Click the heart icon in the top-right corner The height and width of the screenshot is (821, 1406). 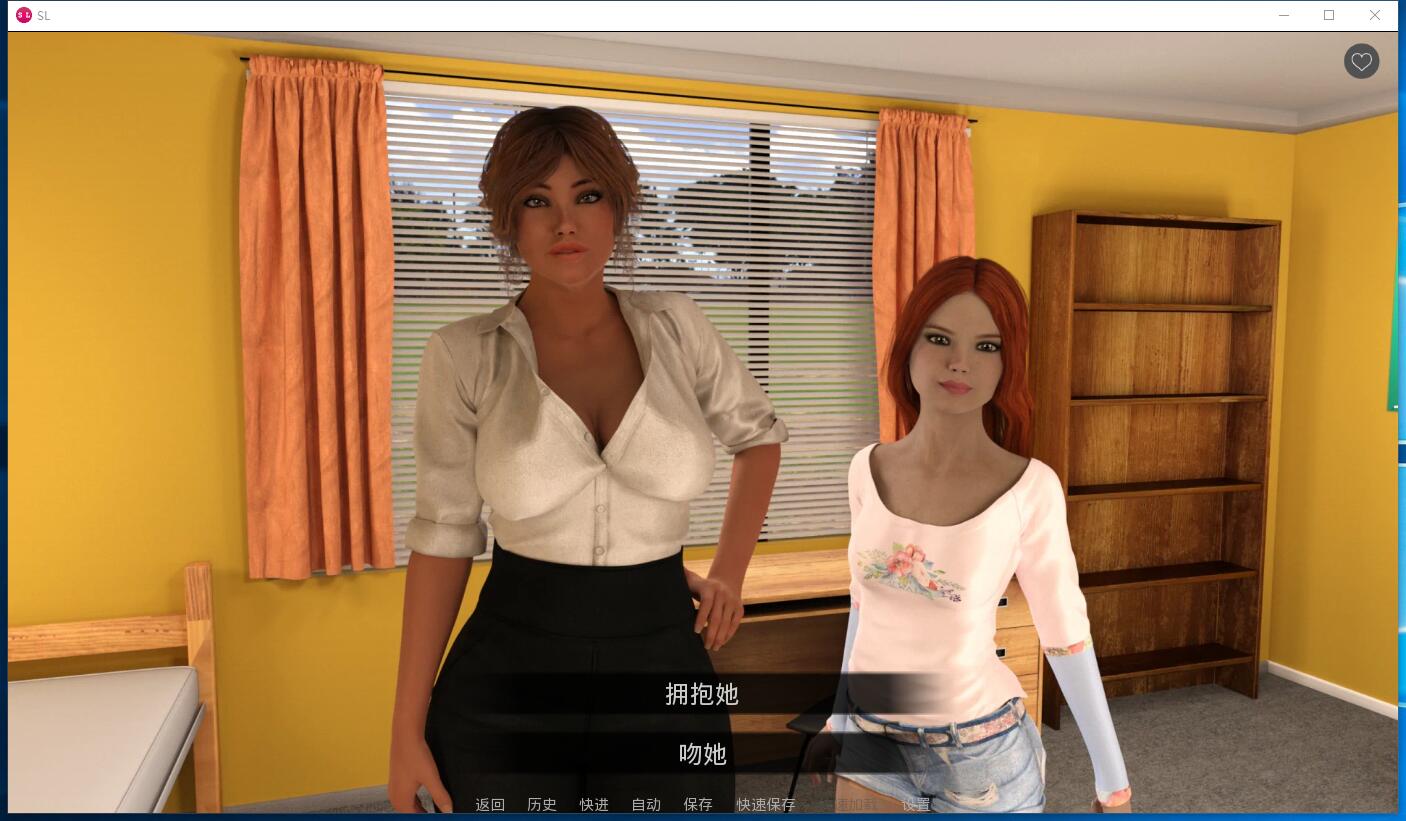[x=1361, y=61]
